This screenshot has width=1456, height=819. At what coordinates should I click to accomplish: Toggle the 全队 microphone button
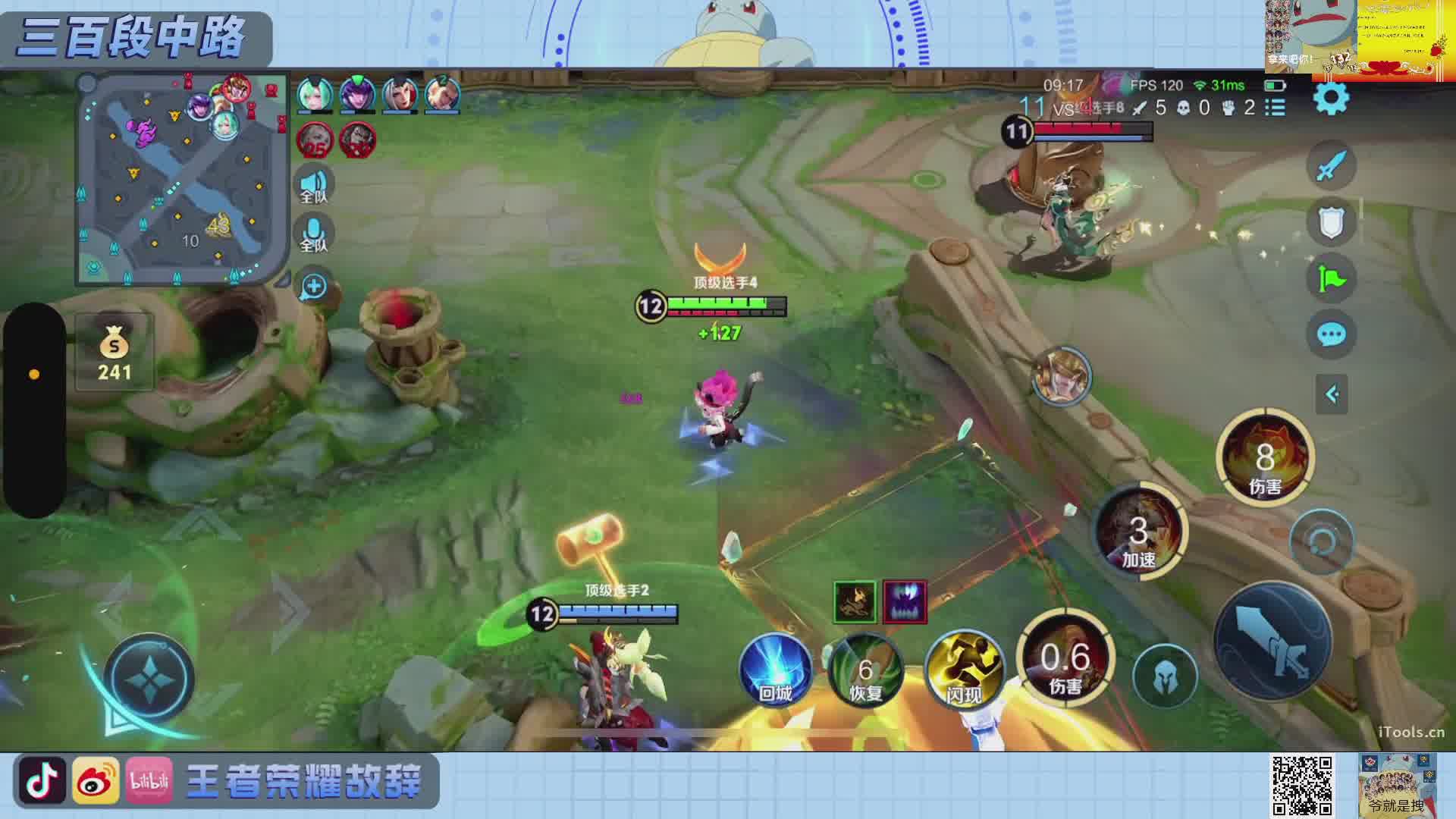pyautogui.click(x=313, y=234)
